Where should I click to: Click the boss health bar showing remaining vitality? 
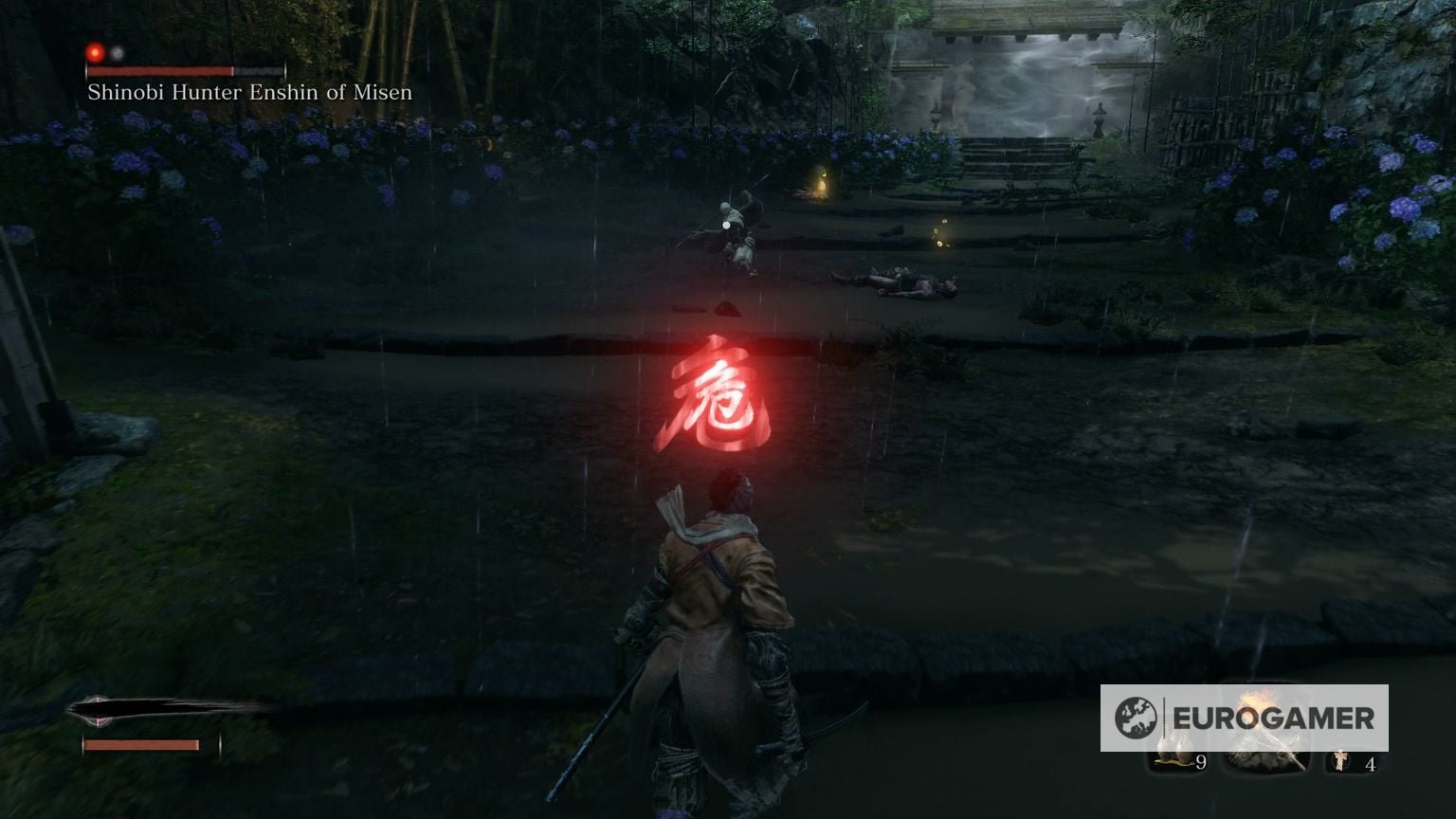161,70
